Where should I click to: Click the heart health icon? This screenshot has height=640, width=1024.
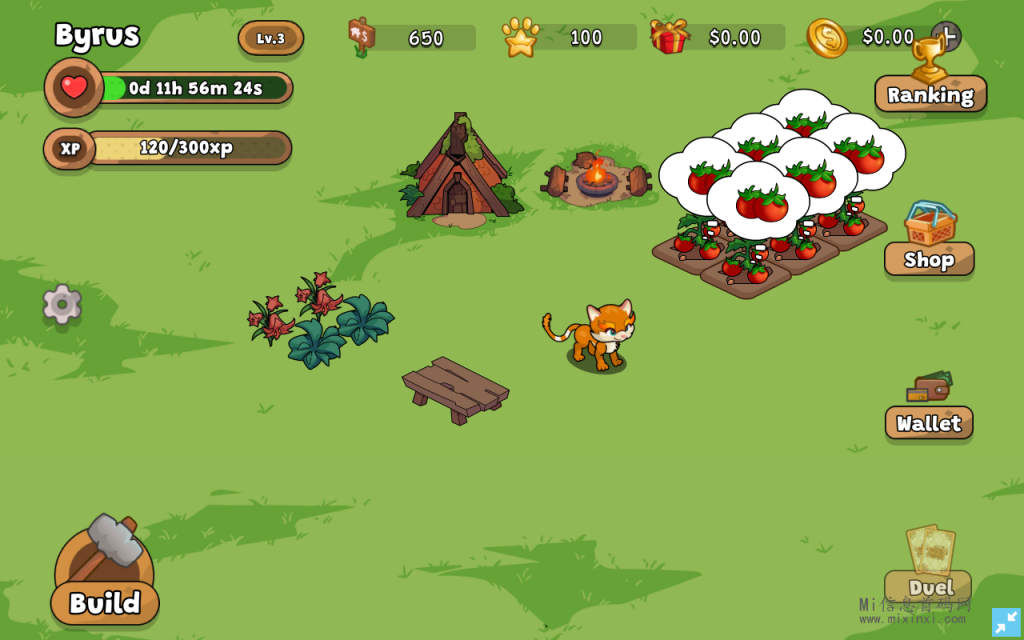74,88
